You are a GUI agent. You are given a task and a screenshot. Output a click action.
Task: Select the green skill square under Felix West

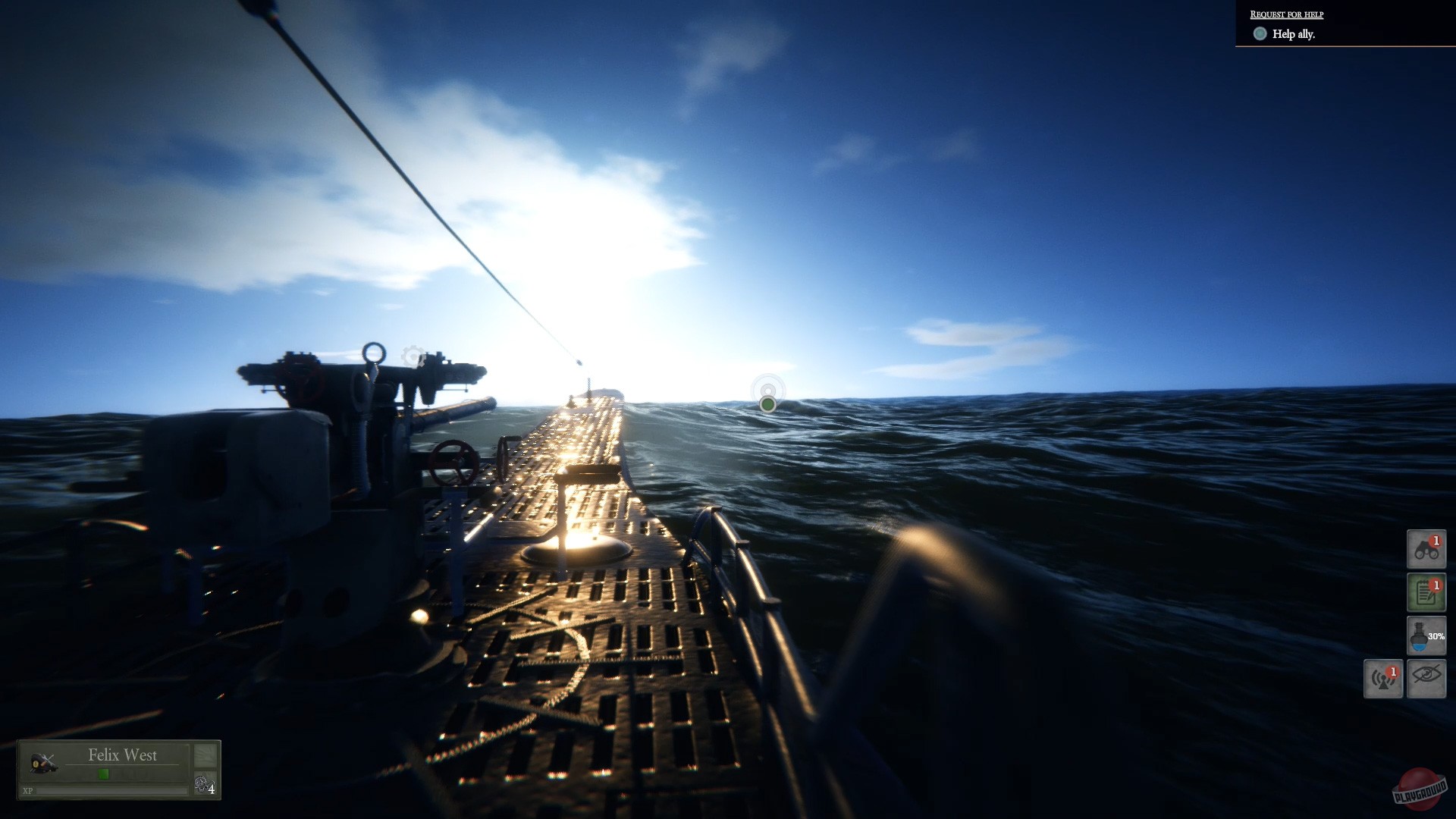(103, 774)
